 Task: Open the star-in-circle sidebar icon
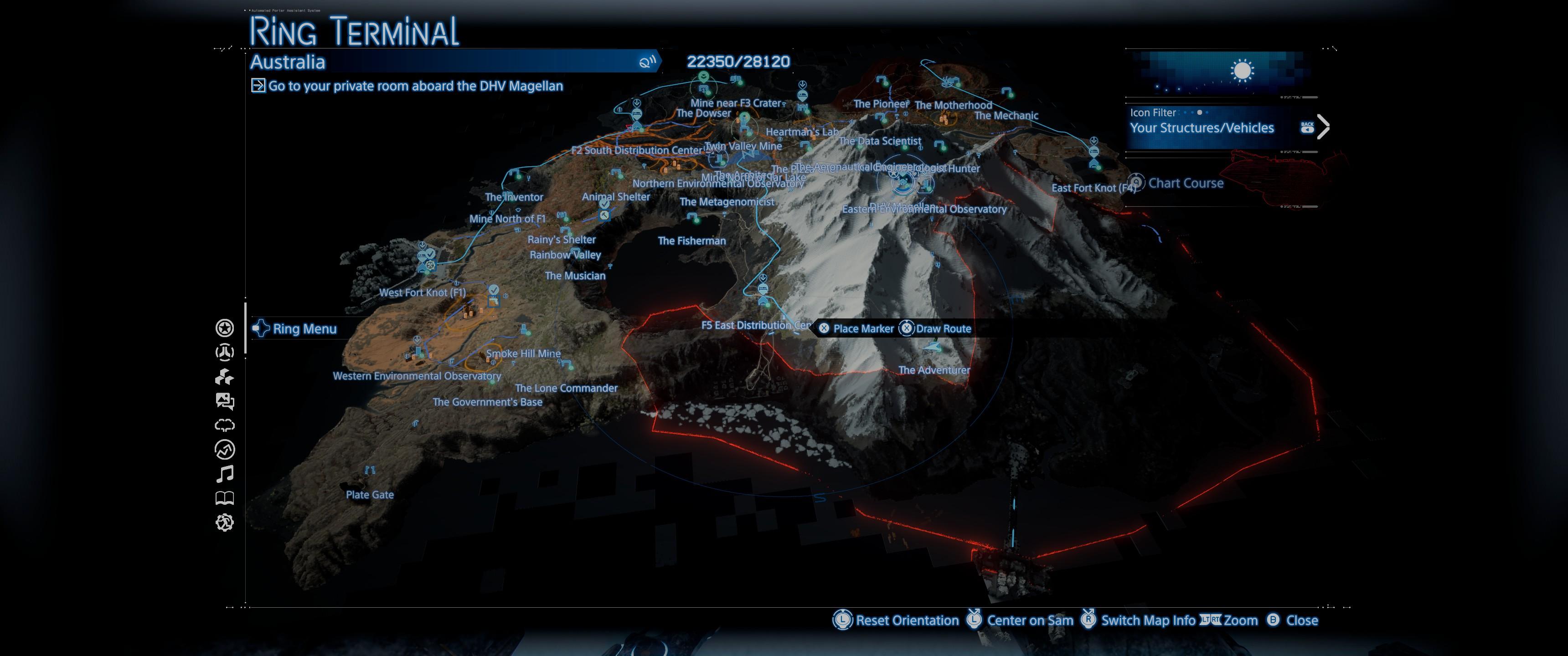point(225,328)
